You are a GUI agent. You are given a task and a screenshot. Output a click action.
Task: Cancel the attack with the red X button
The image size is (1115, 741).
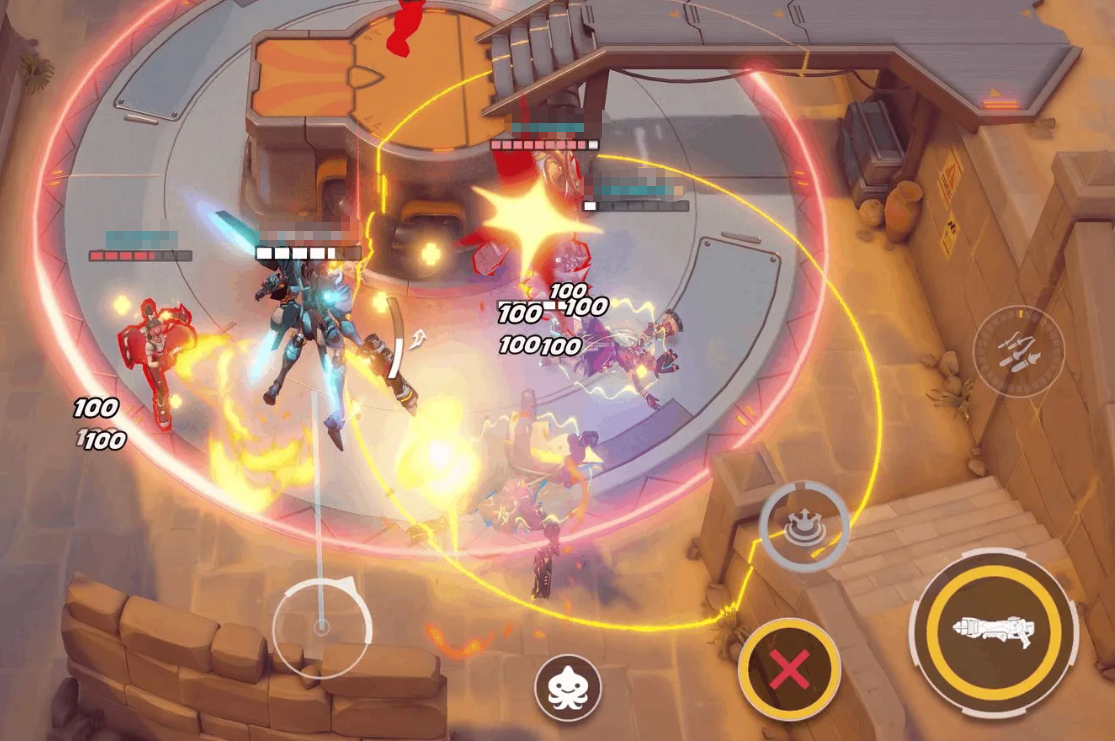[x=790, y=668]
